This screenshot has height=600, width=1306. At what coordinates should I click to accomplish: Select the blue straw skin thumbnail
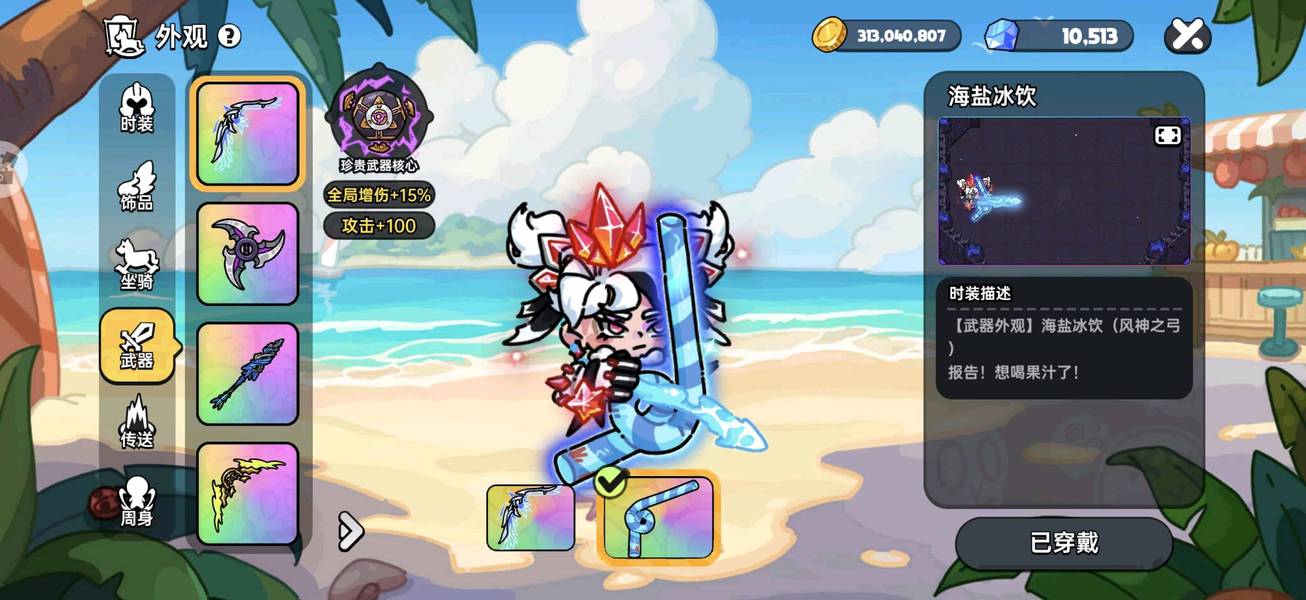coord(658,518)
